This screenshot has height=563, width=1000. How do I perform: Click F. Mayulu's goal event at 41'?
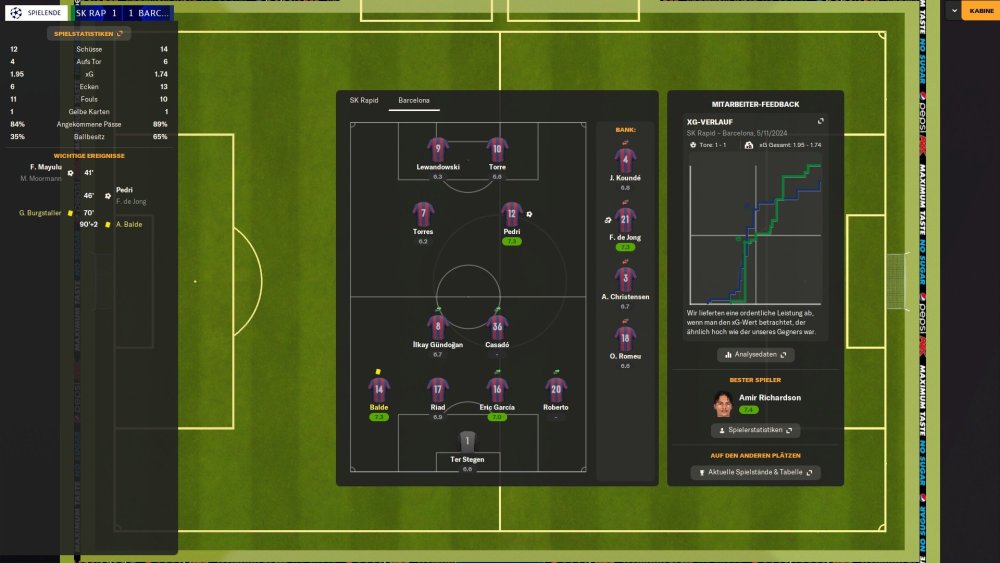pyautogui.click(x=46, y=167)
